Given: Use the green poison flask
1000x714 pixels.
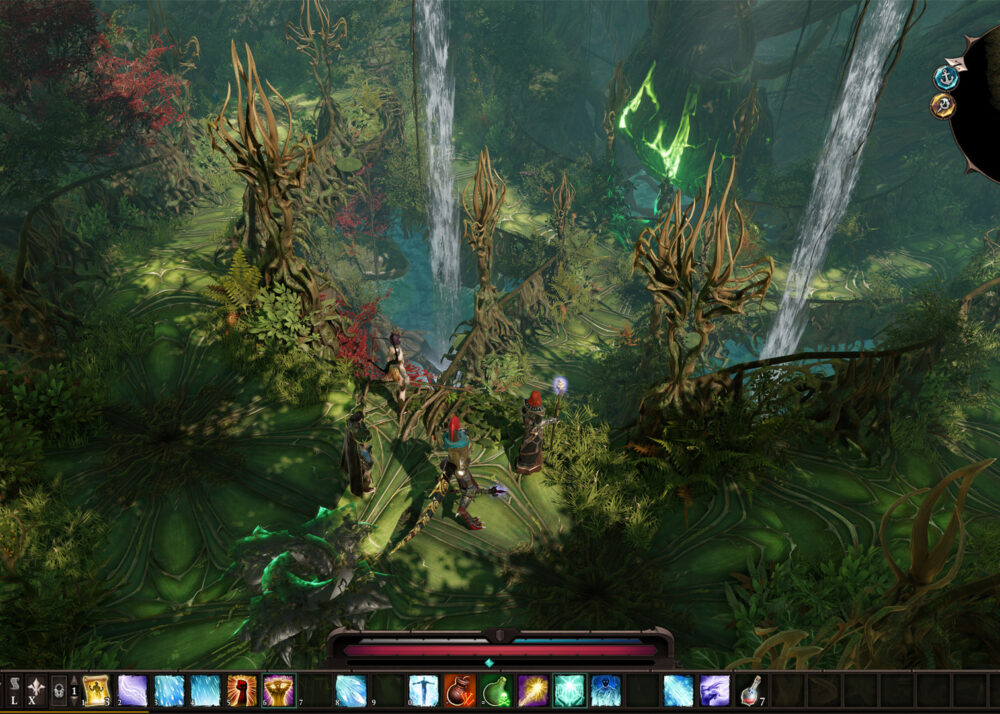Looking at the screenshot, I should (496, 690).
